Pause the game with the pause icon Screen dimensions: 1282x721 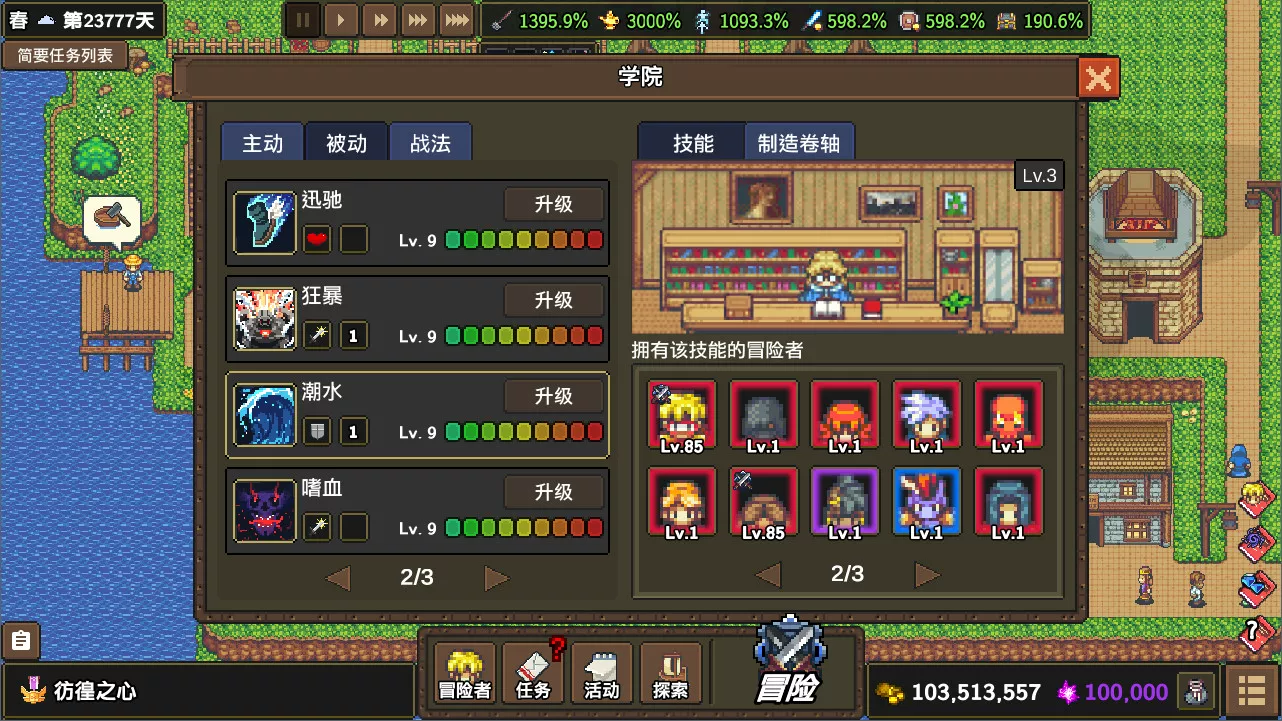click(303, 19)
